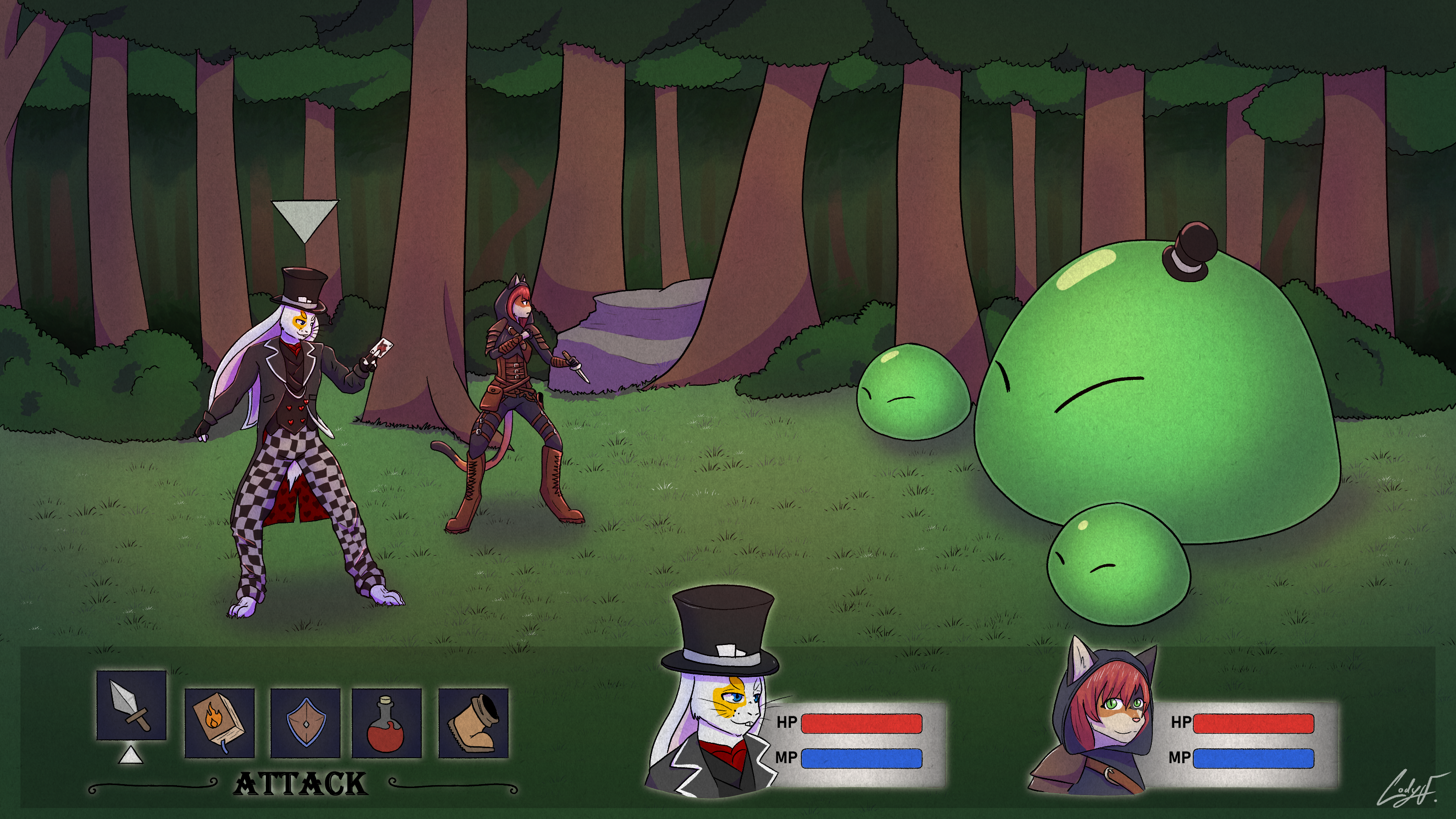The width and height of the screenshot is (1456, 819).
Task: Activate the shield defend command
Action: 305,723
